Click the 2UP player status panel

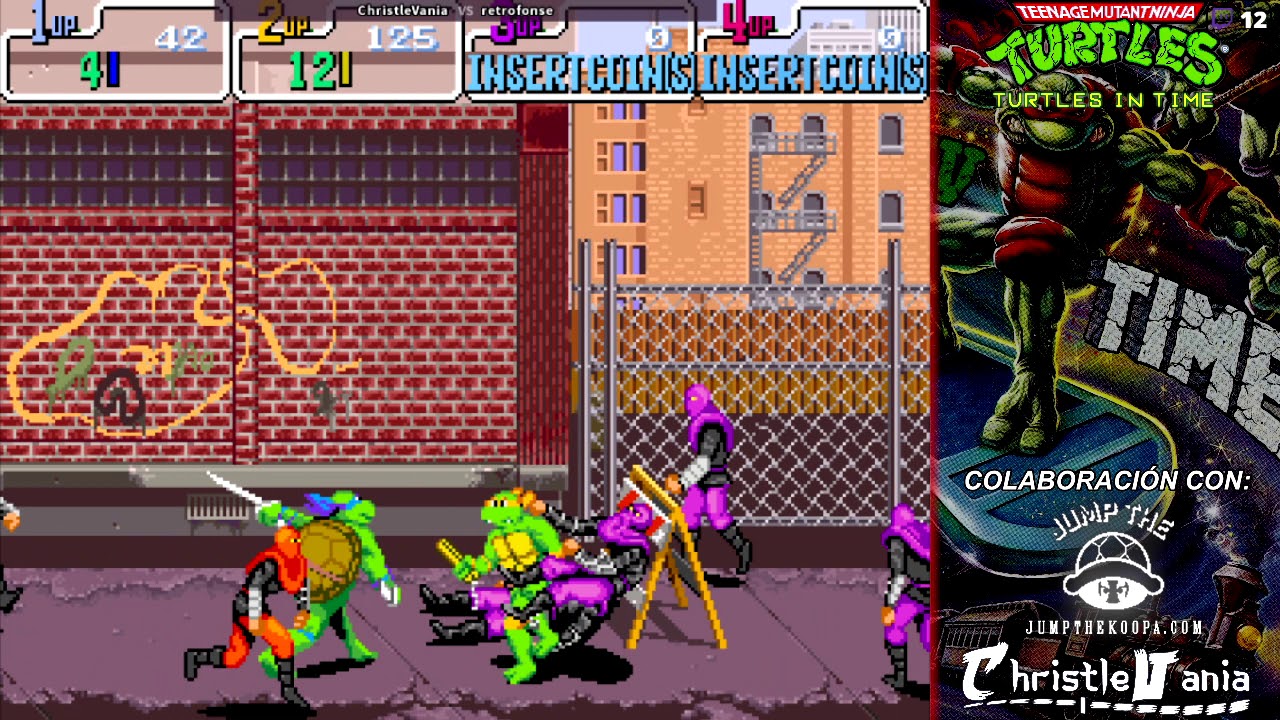point(347,52)
